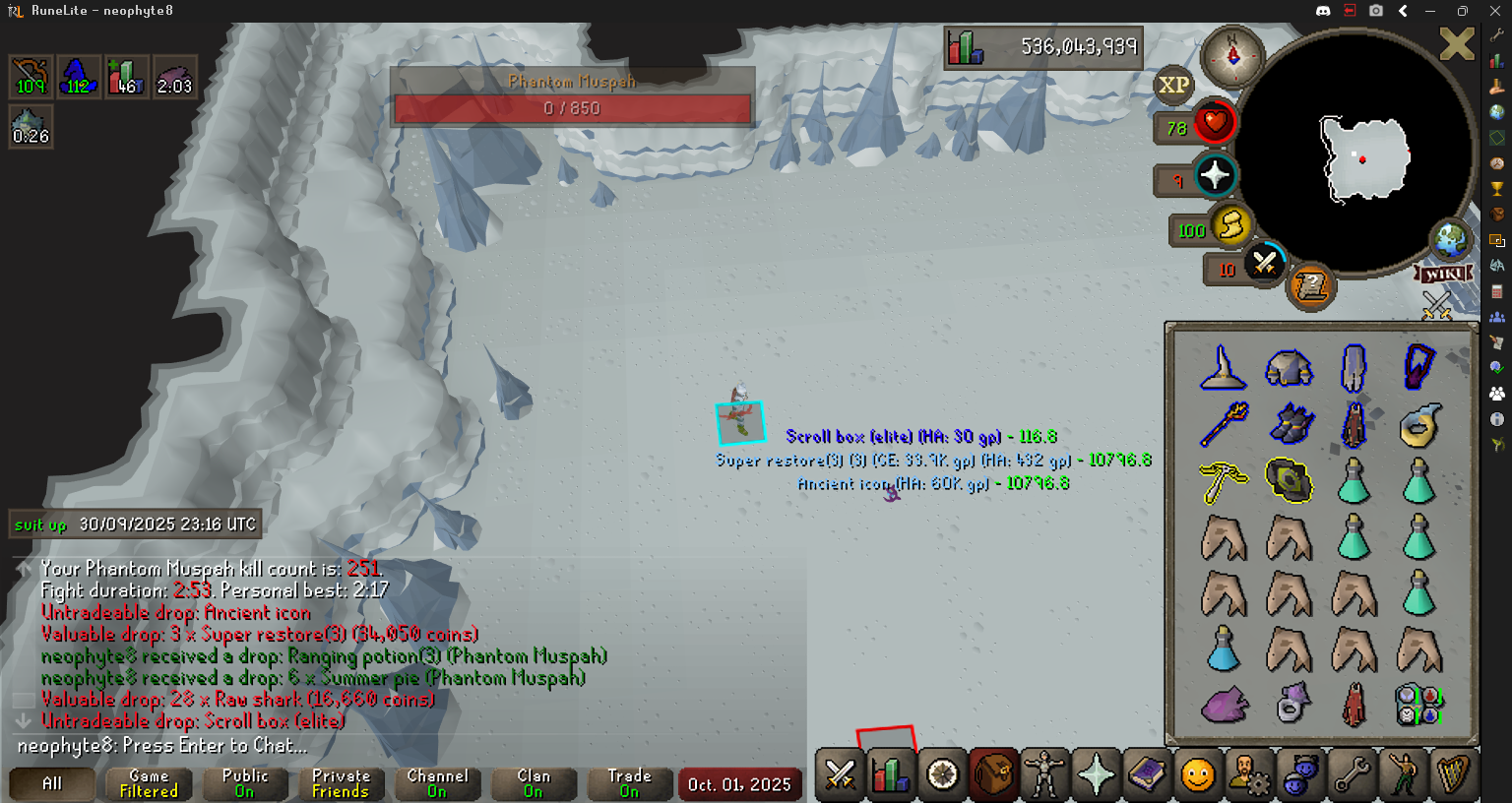Open the Music Player harp tab
This screenshot has height=803, width=1512.
click(1454, 775)
